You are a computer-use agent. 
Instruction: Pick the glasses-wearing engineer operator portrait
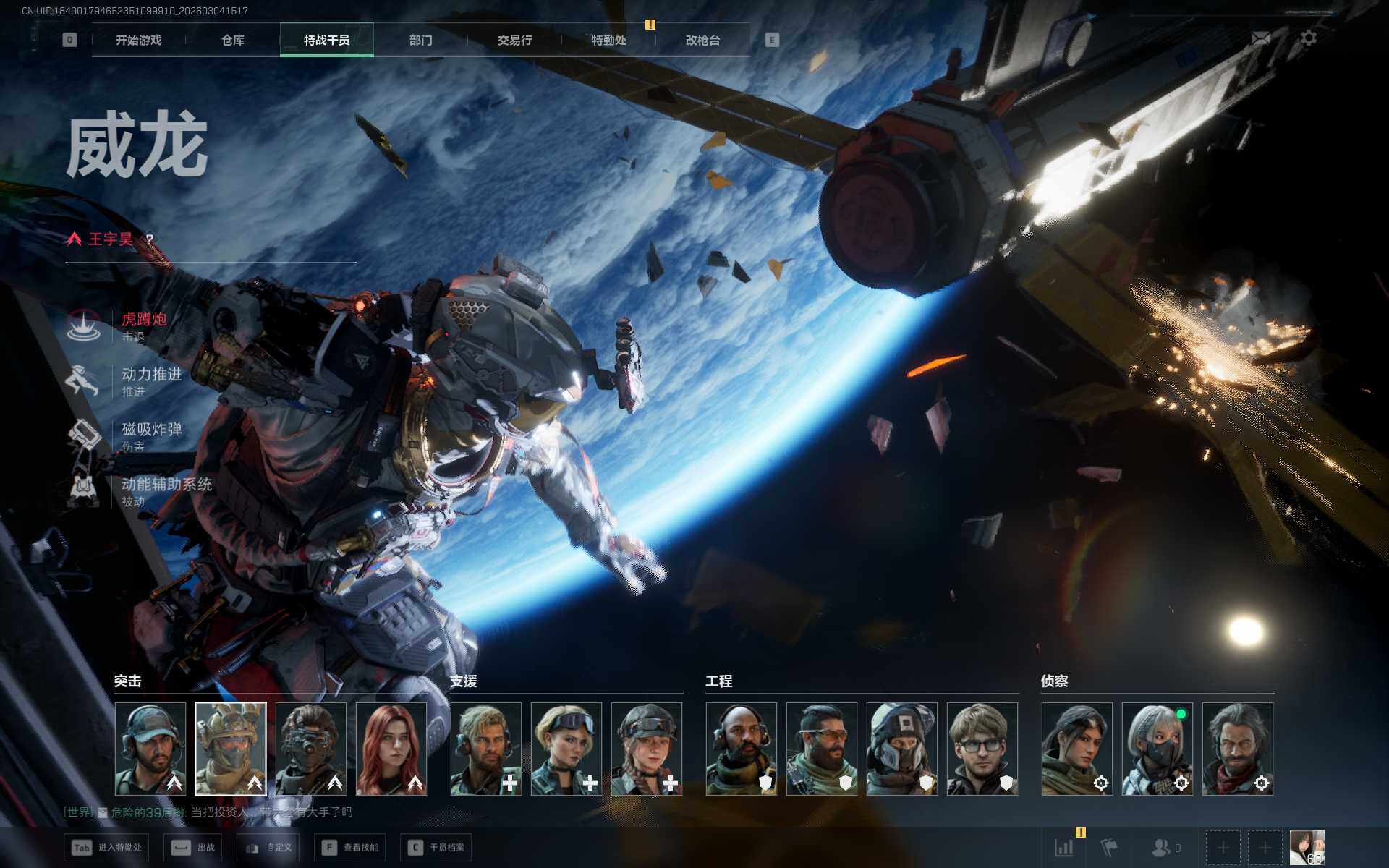click(x=982, y=749)
